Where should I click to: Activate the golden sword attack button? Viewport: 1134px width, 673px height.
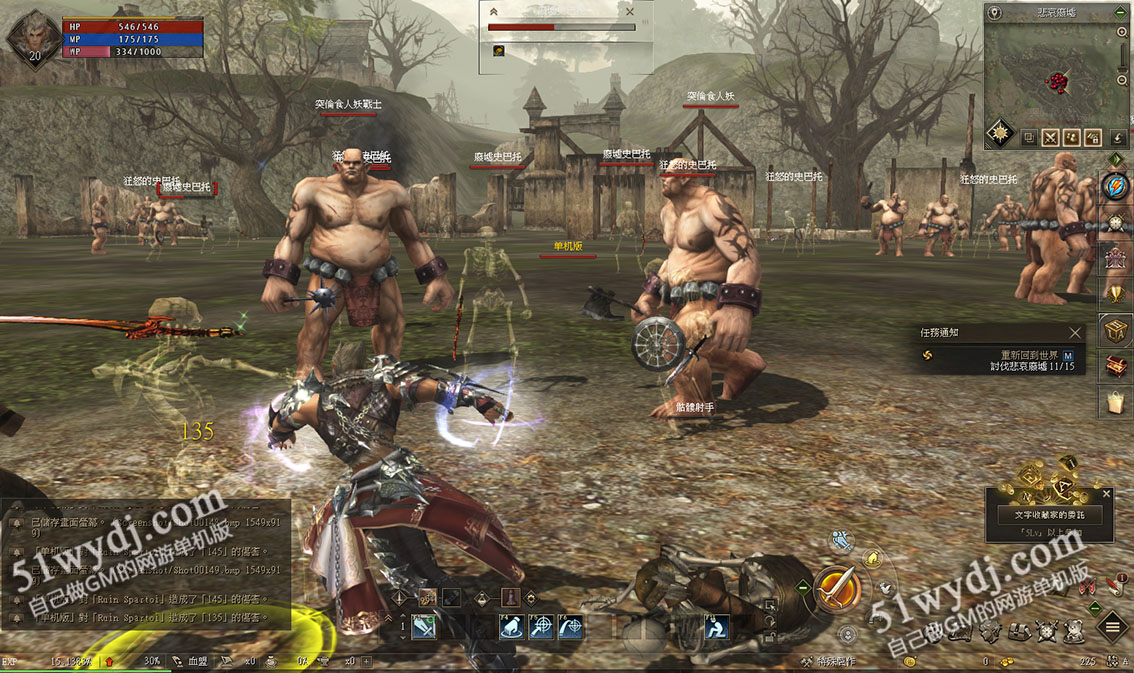pos(837,587)
